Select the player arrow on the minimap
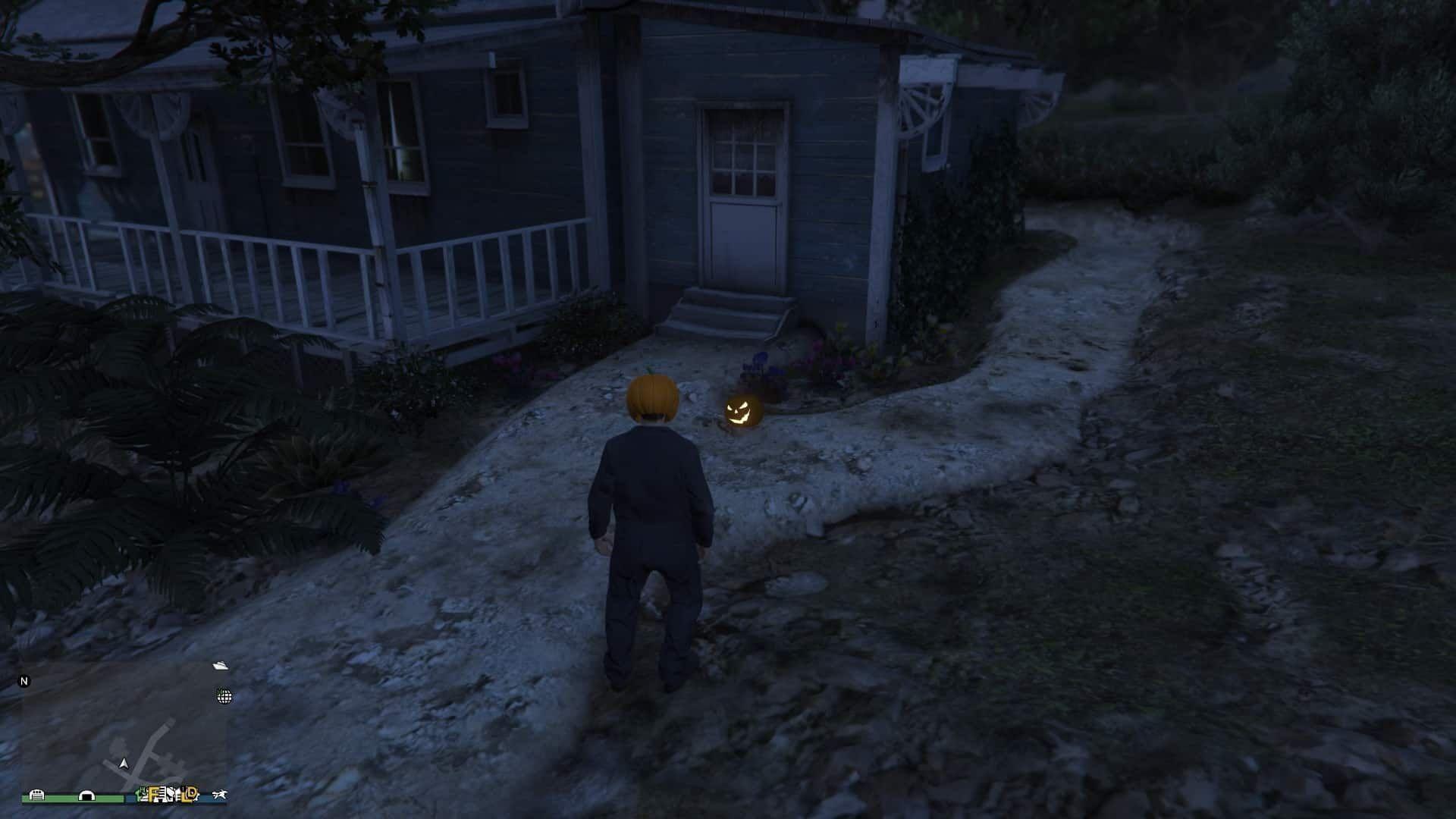This screenshot has width=1456, height=819. 124,764
